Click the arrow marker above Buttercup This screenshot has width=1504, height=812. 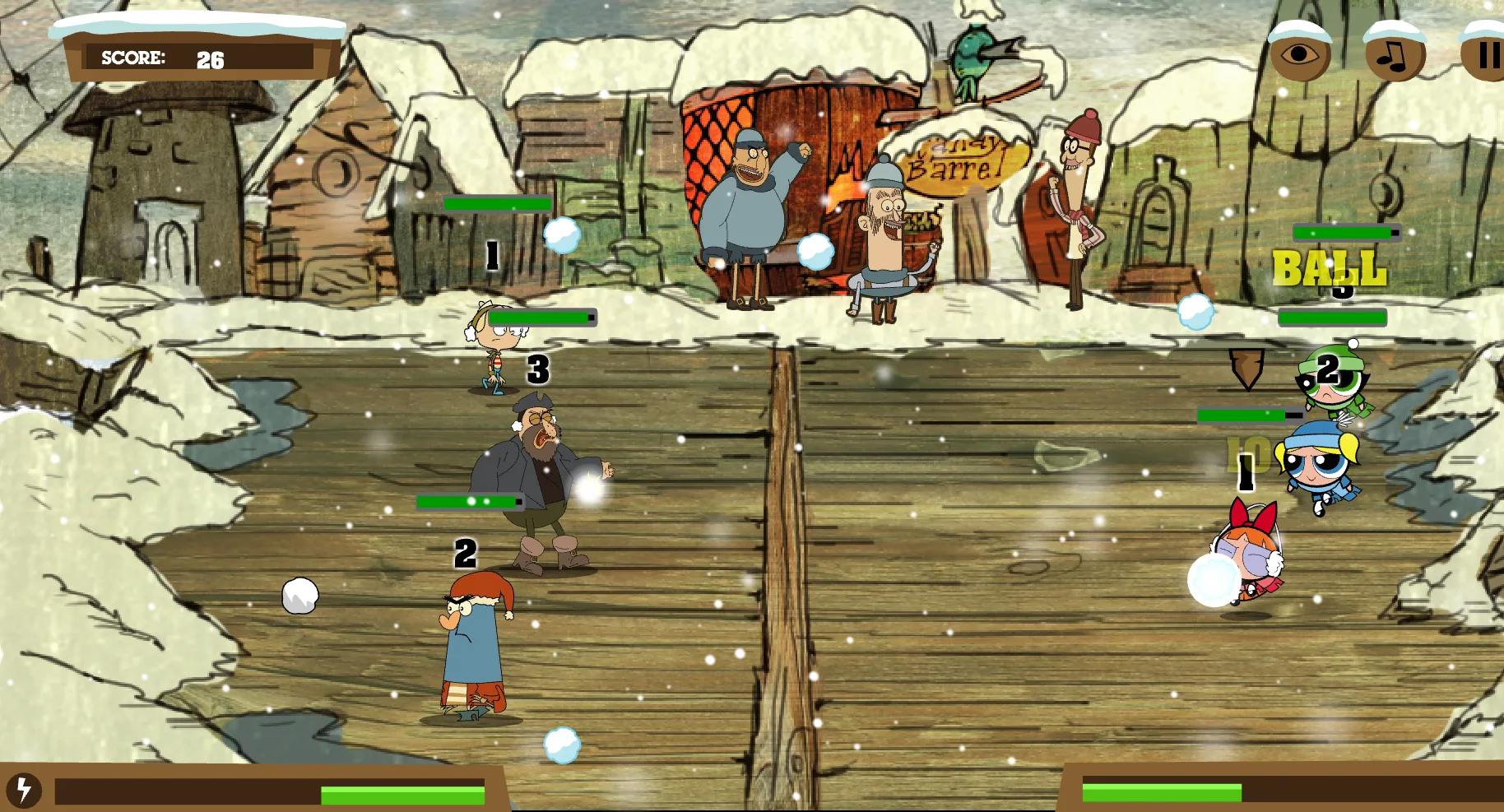tap(1247, 370)
